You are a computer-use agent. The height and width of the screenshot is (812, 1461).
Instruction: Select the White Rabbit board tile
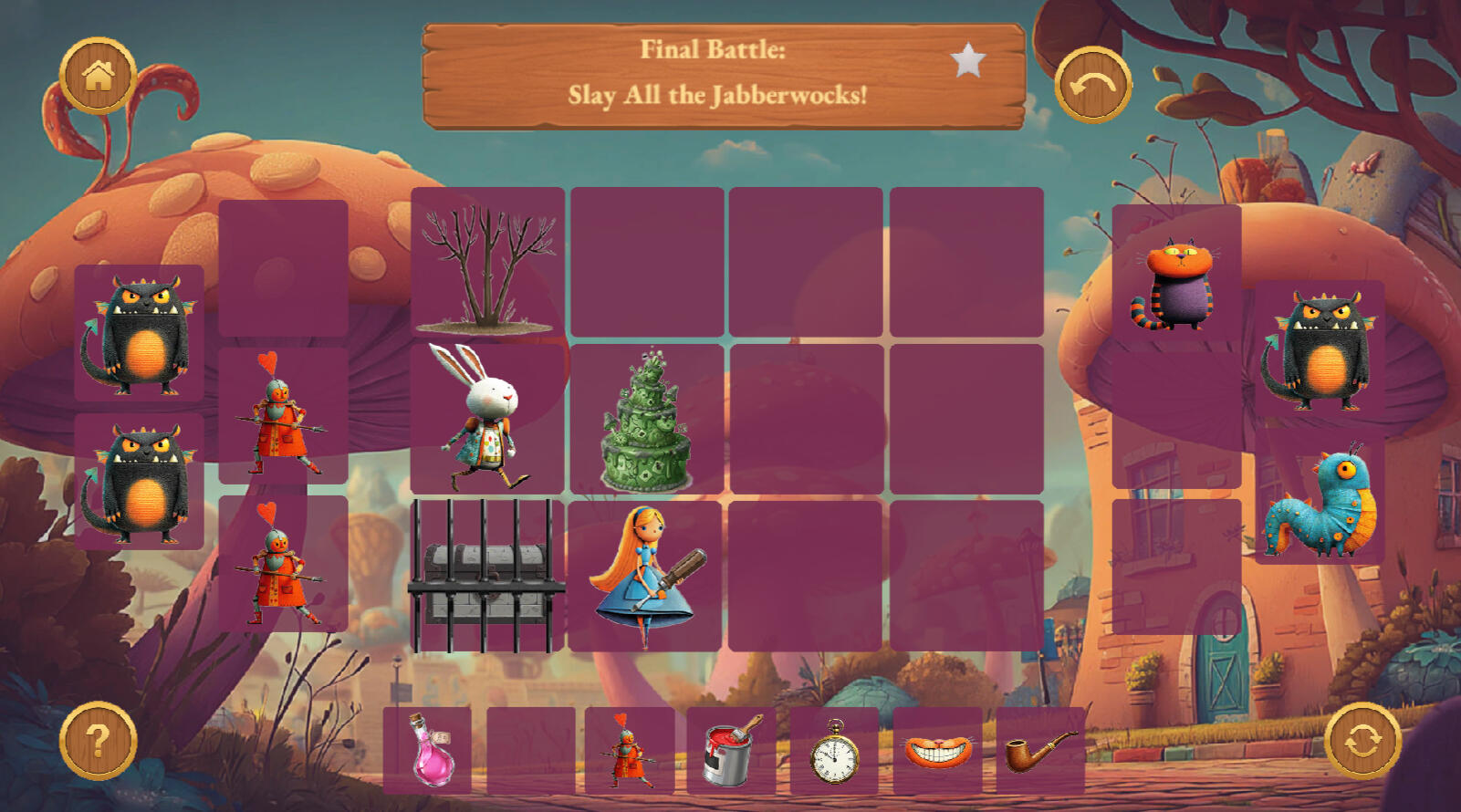[x=486, y=419]
